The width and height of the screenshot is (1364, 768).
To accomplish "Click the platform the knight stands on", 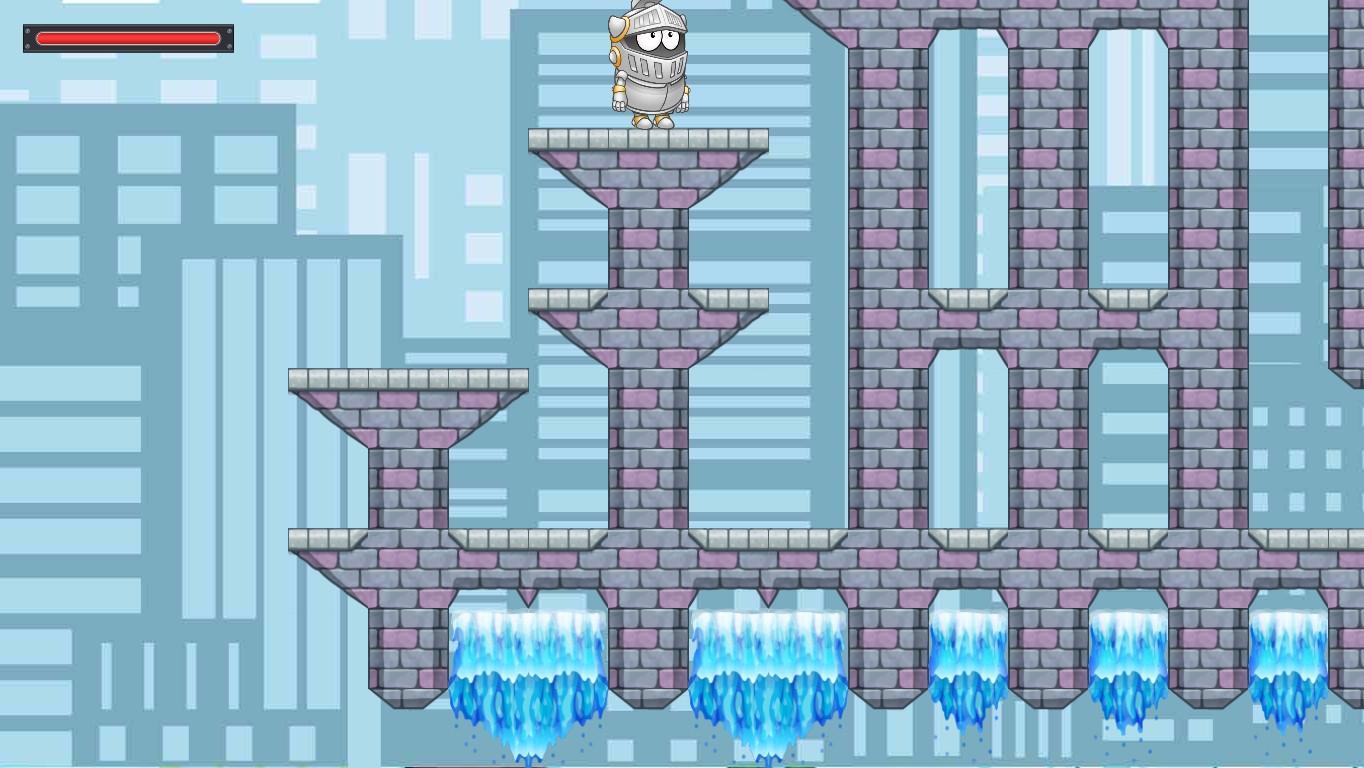I will [x=648, y=138].
